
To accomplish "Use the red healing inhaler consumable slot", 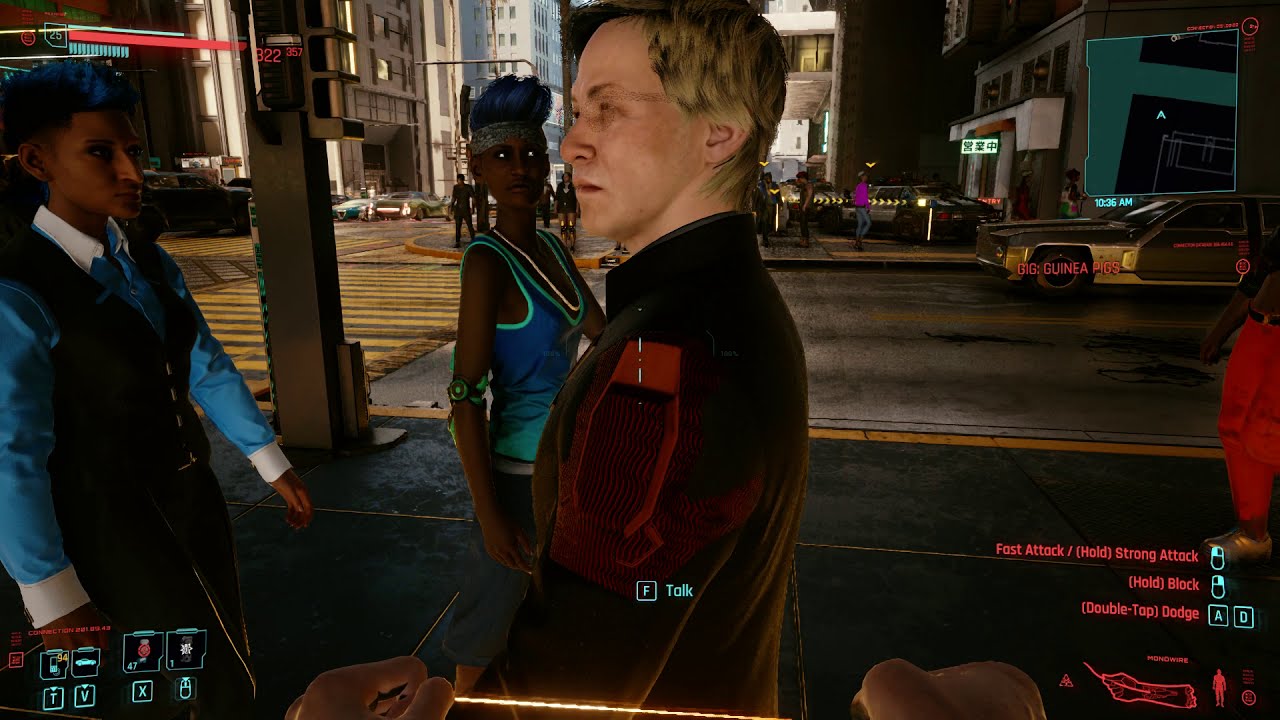I will coord(143,651).
